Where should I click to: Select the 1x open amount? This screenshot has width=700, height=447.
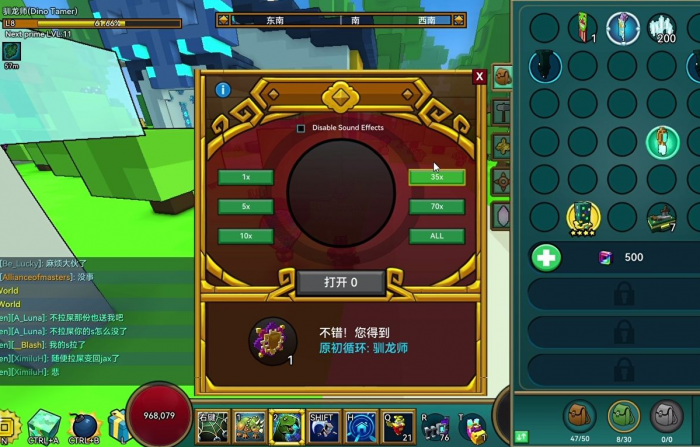click(x=246, y=177)
